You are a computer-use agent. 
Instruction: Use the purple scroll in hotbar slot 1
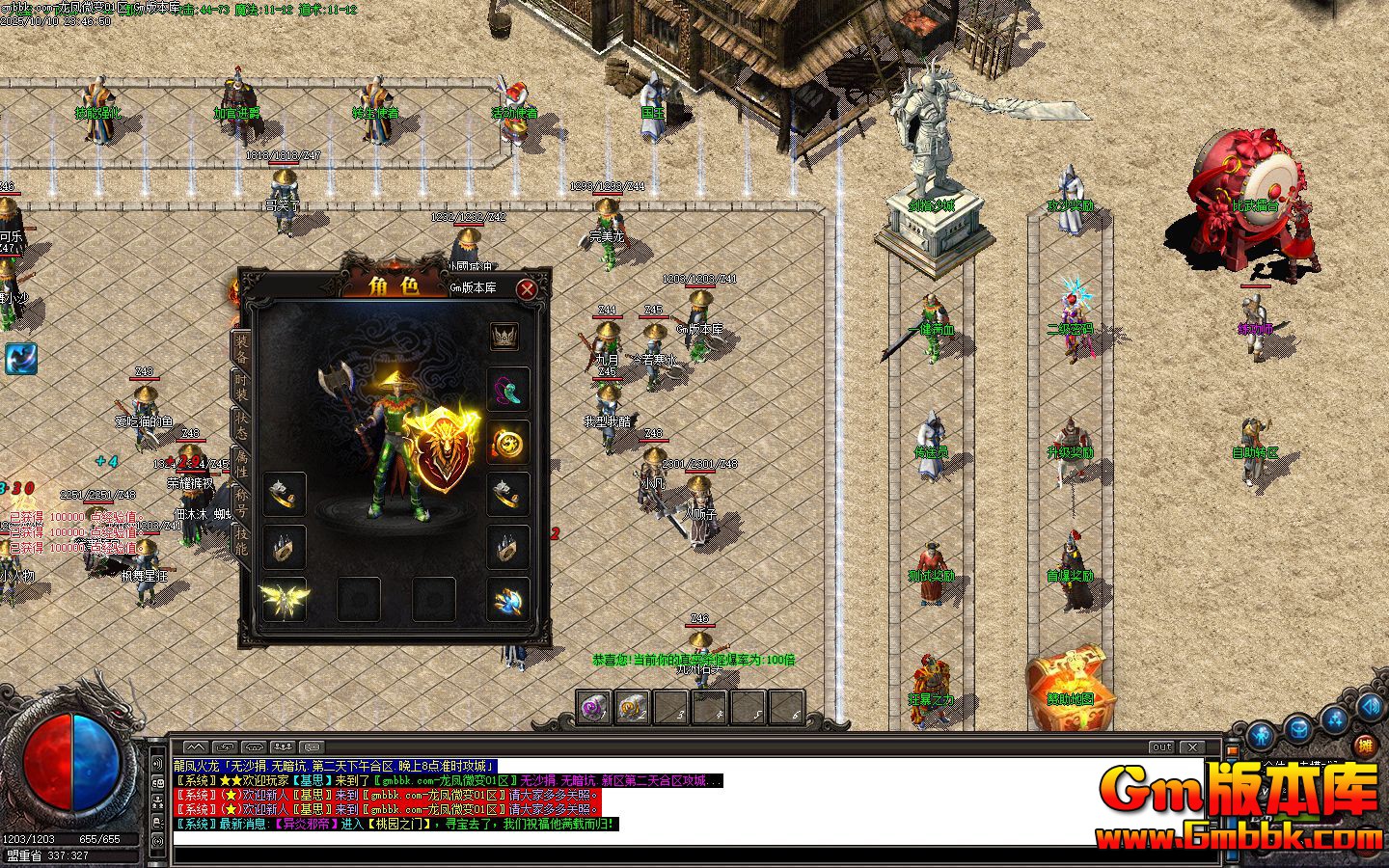click(592, 707)
